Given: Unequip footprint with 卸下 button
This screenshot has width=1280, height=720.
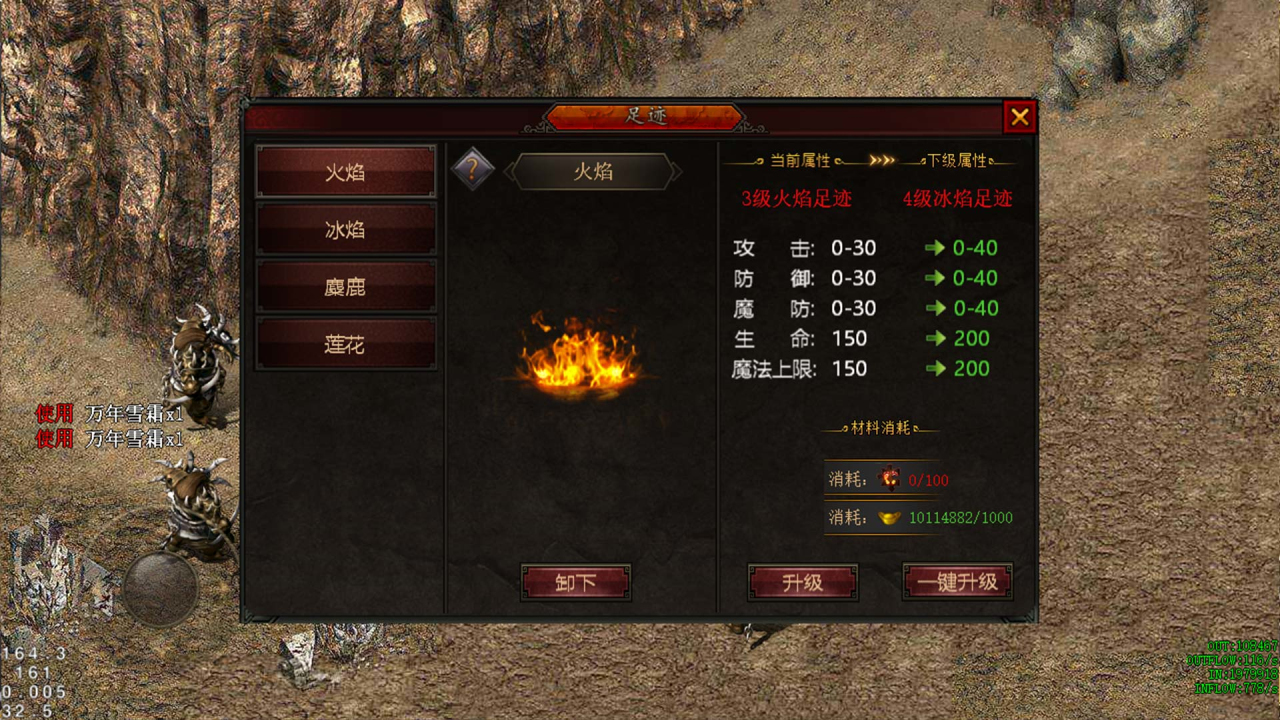Looking at the screenshot, I should (575, 582).
